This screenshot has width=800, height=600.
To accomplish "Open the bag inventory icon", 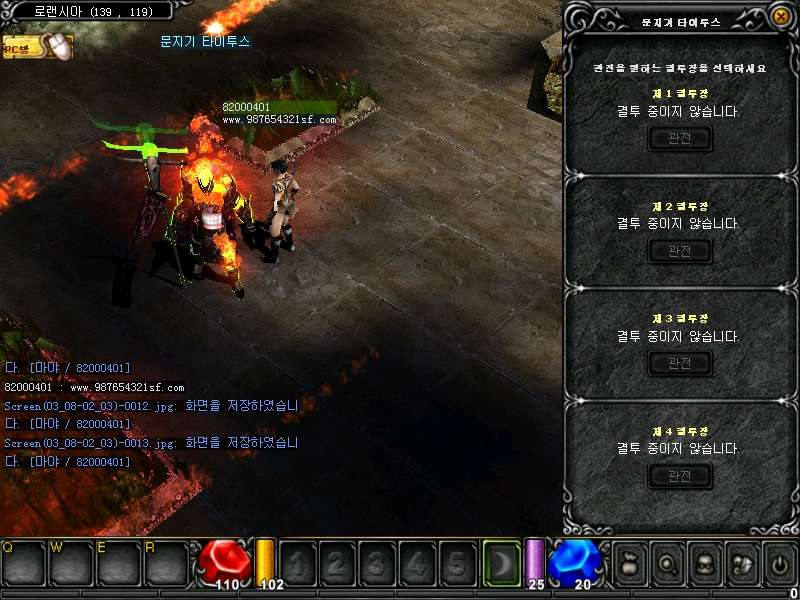I will (x=629, y=565).
